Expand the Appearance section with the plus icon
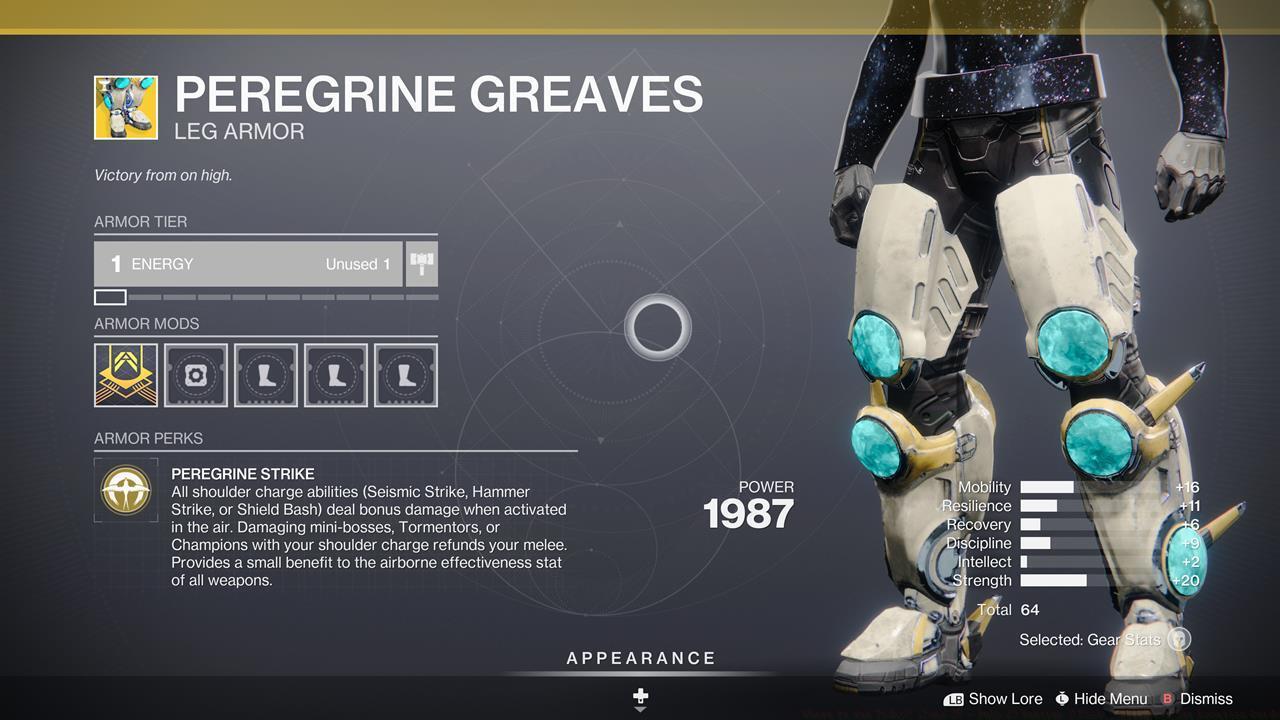1280x720 pixels. coord(640,694)
